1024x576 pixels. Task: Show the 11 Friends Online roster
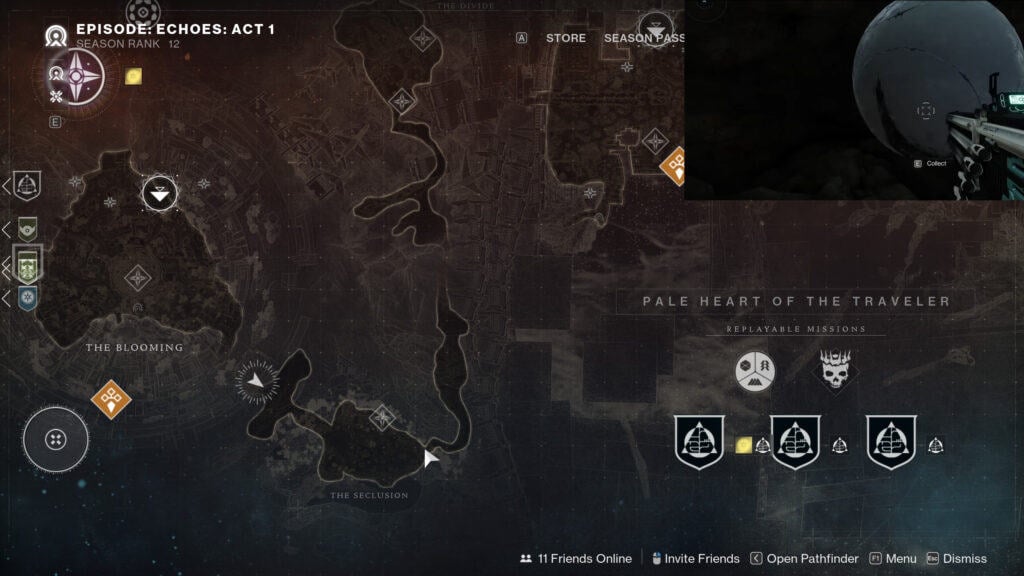(x=576, y=559)
